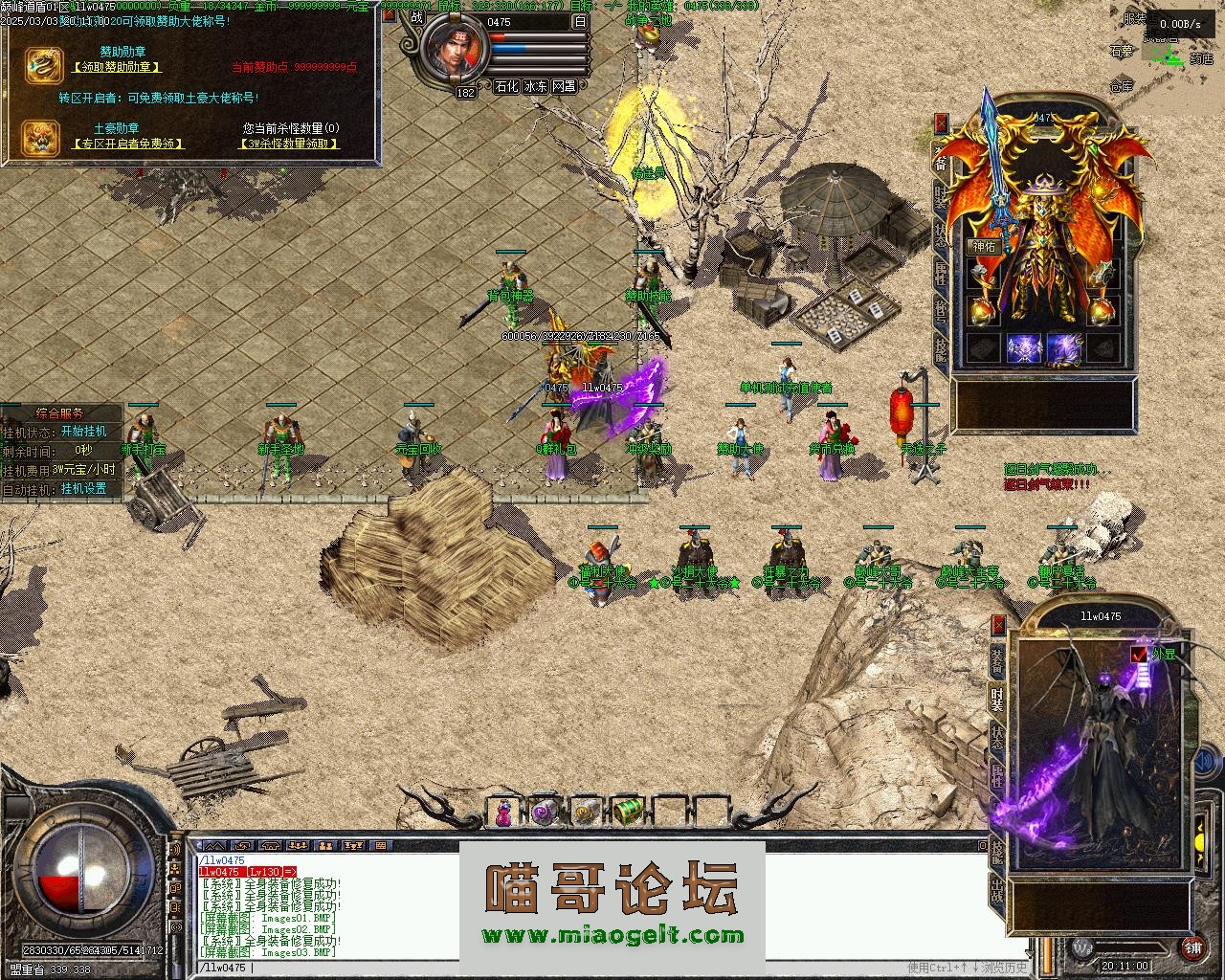1225x980 pixels.
Task: Claim the 3W杀怪数量领取 kill reward
Action: click(289, 144)
